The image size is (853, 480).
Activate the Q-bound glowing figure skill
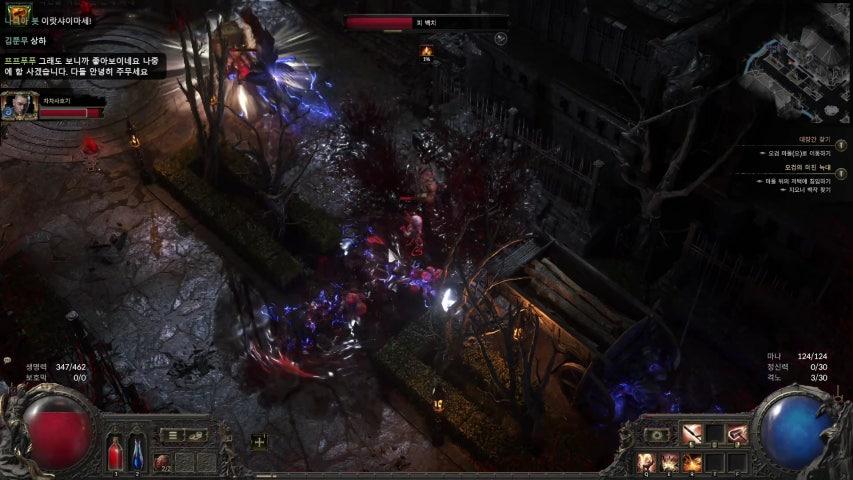pos(646,462)
